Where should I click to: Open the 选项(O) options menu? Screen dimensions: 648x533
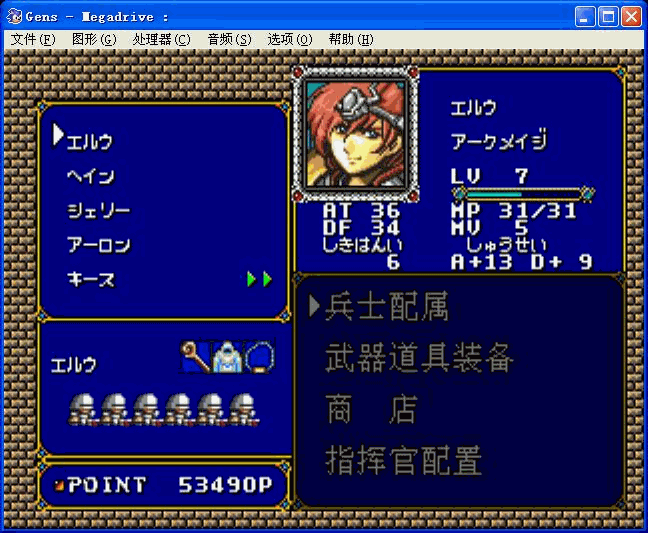(290, 40)
